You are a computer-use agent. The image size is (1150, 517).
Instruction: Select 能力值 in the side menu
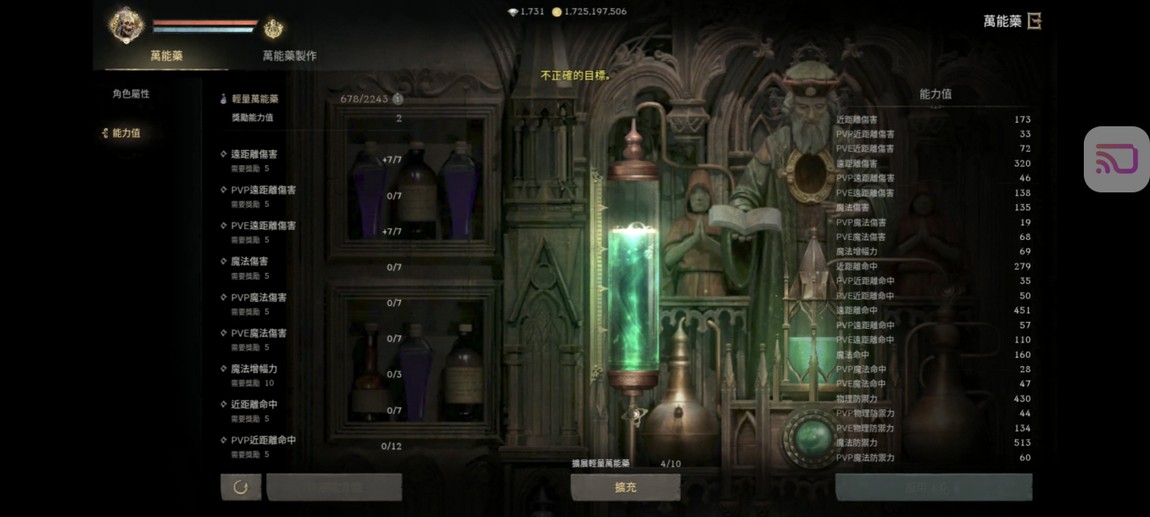pos(126,133)
